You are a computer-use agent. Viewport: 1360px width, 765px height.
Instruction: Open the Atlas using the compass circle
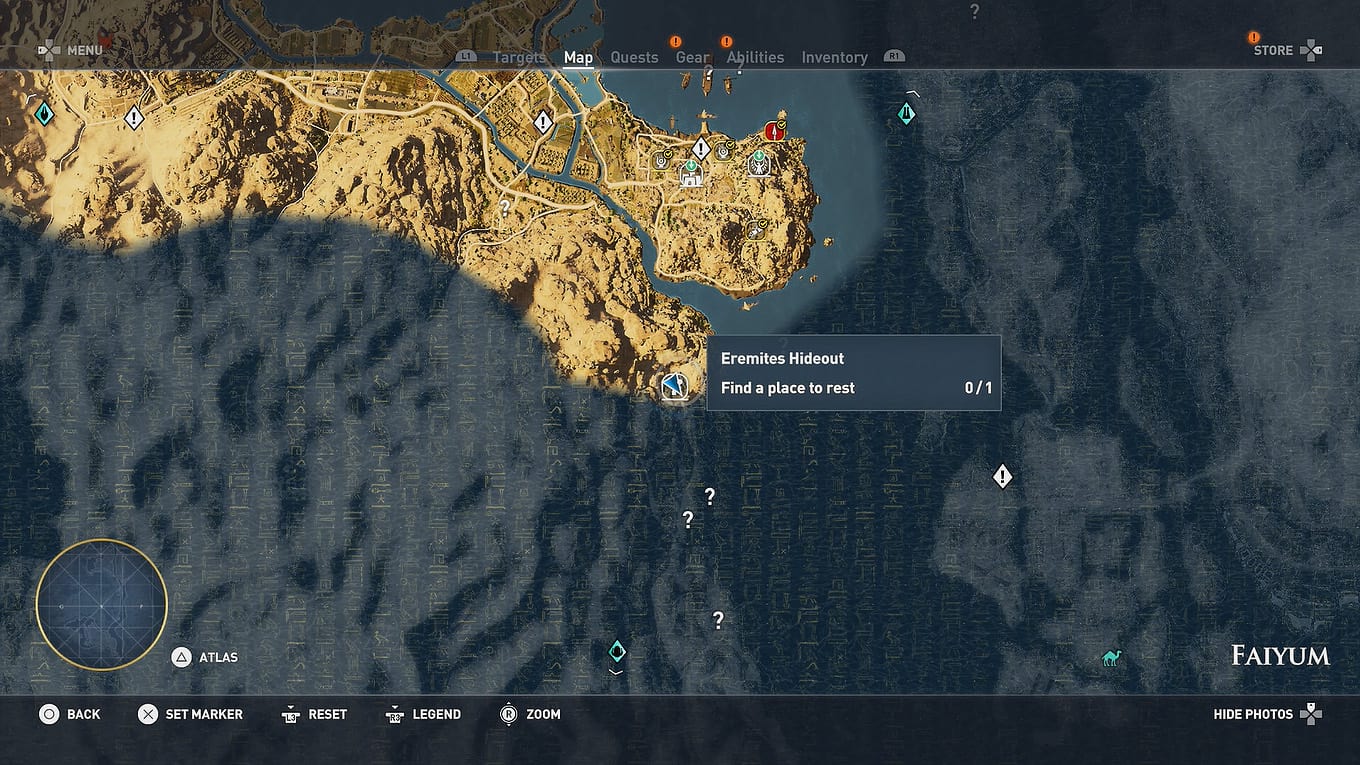(x=100, y=602)
